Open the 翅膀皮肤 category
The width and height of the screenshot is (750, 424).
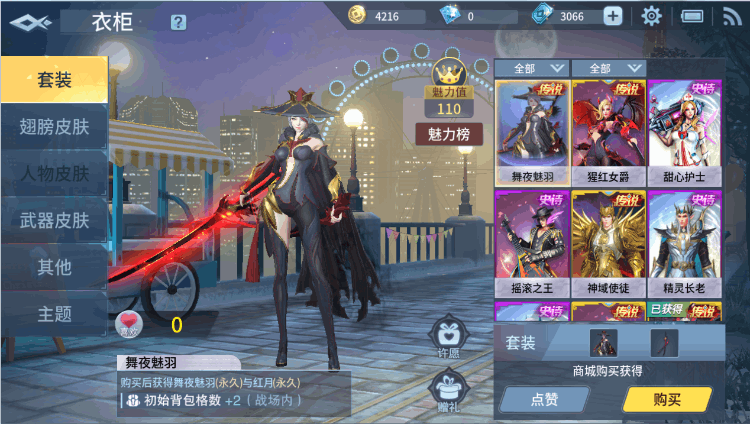point(54,127)
